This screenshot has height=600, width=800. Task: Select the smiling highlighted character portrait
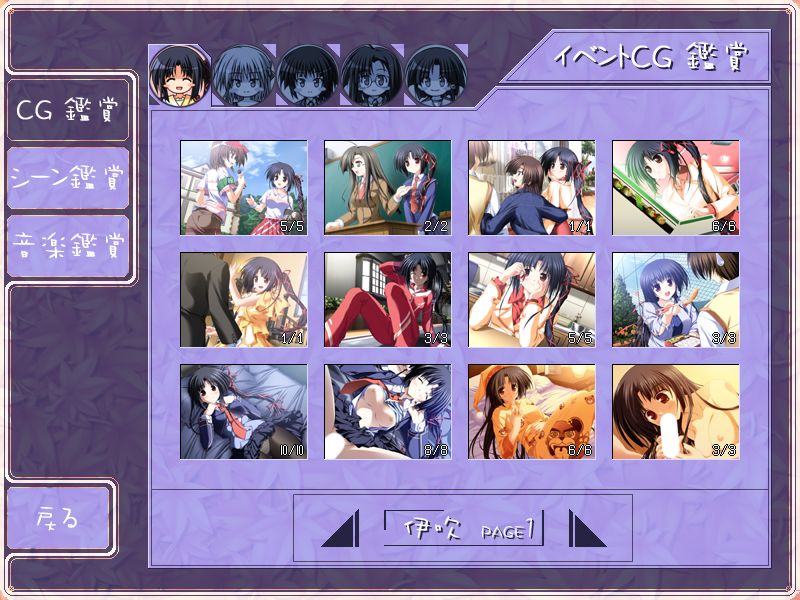tap(179, 75)
